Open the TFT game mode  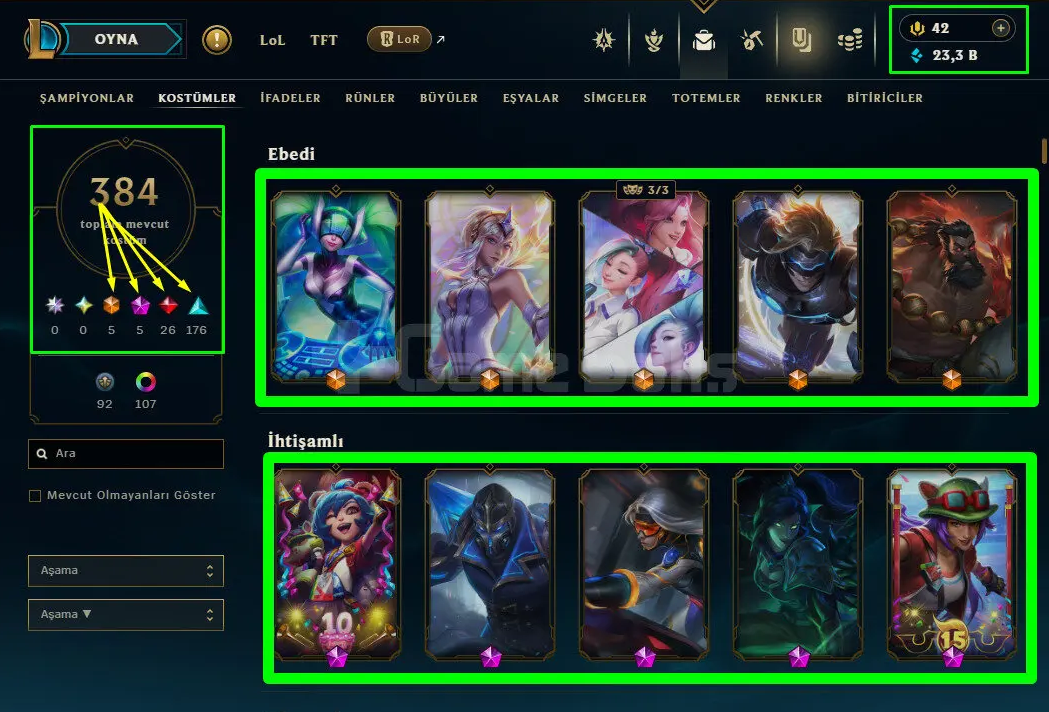(x=324, y=41)
